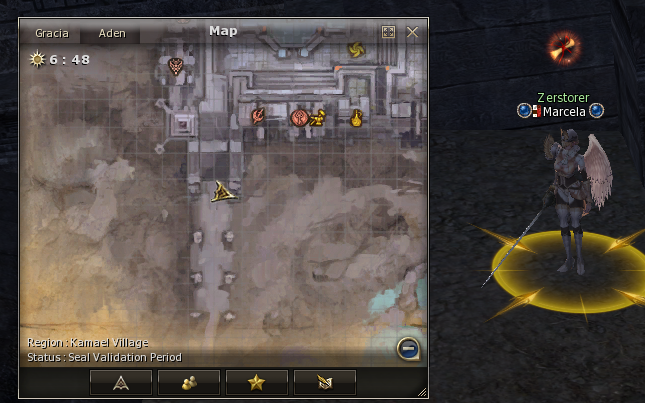Click the crossed-arrows button below map
The height and width of the screenshot is (403, 645).
point(324,381)
